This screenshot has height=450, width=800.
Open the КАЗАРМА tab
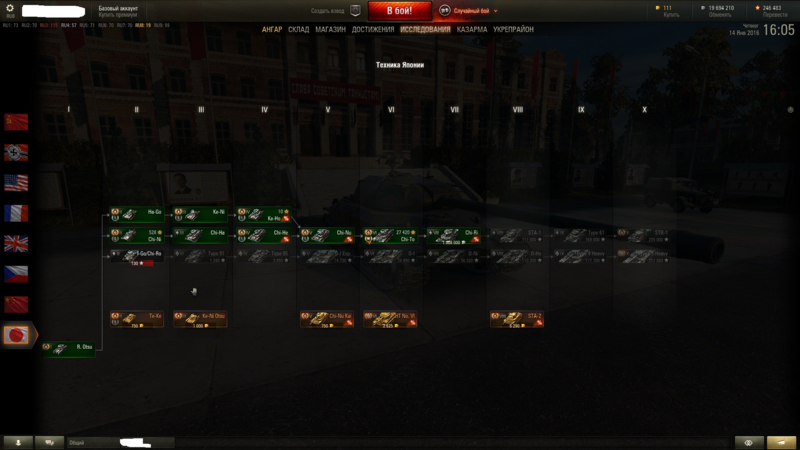[472, 30]
